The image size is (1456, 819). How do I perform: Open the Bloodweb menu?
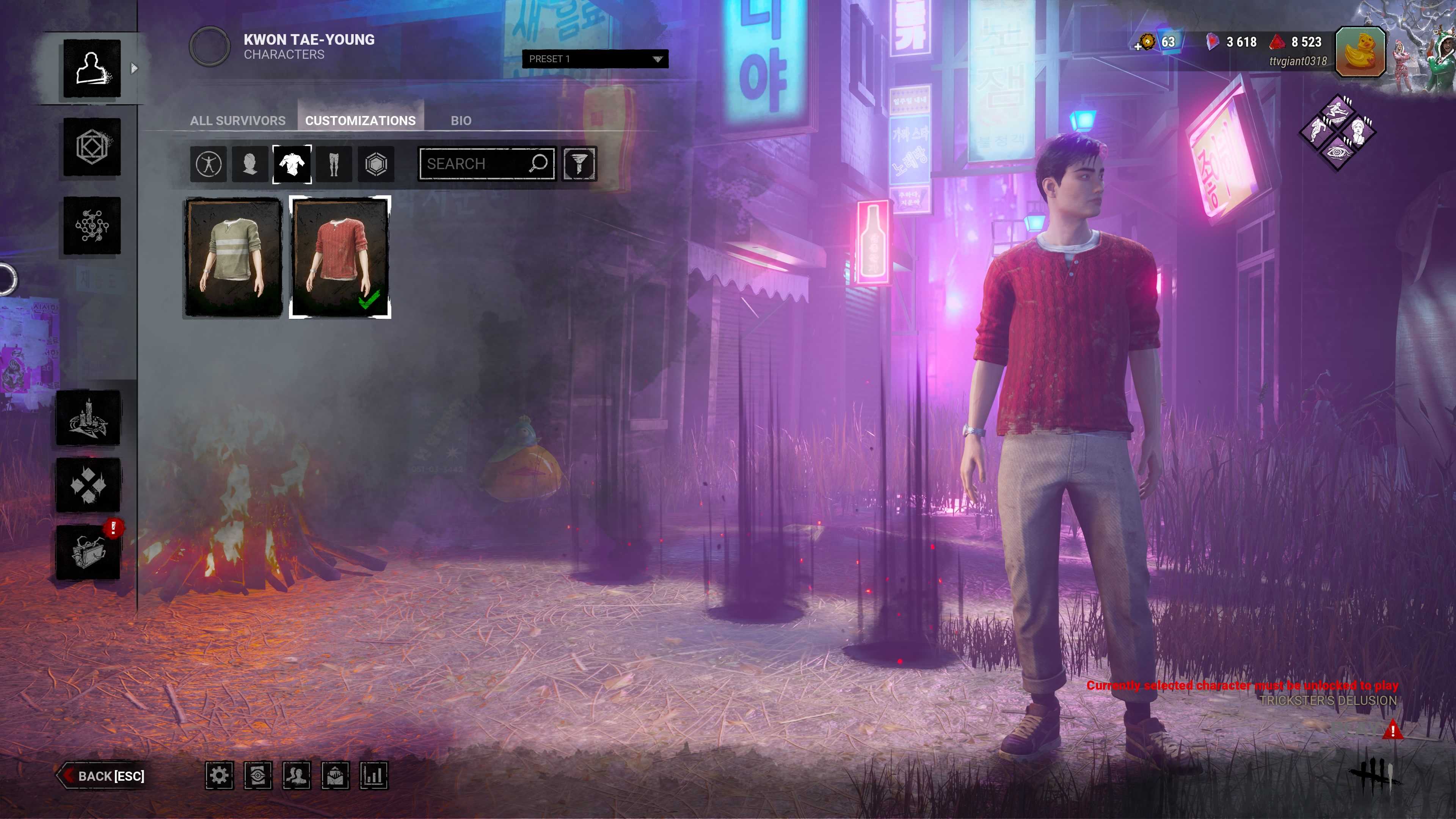tap(91, 226)
